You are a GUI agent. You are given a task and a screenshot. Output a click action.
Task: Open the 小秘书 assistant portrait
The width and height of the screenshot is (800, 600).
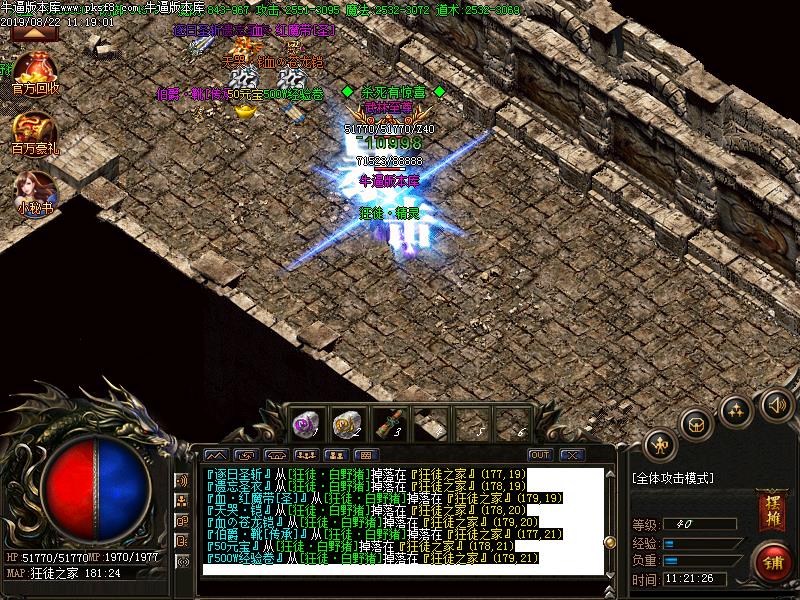click(x=36, y=192)
